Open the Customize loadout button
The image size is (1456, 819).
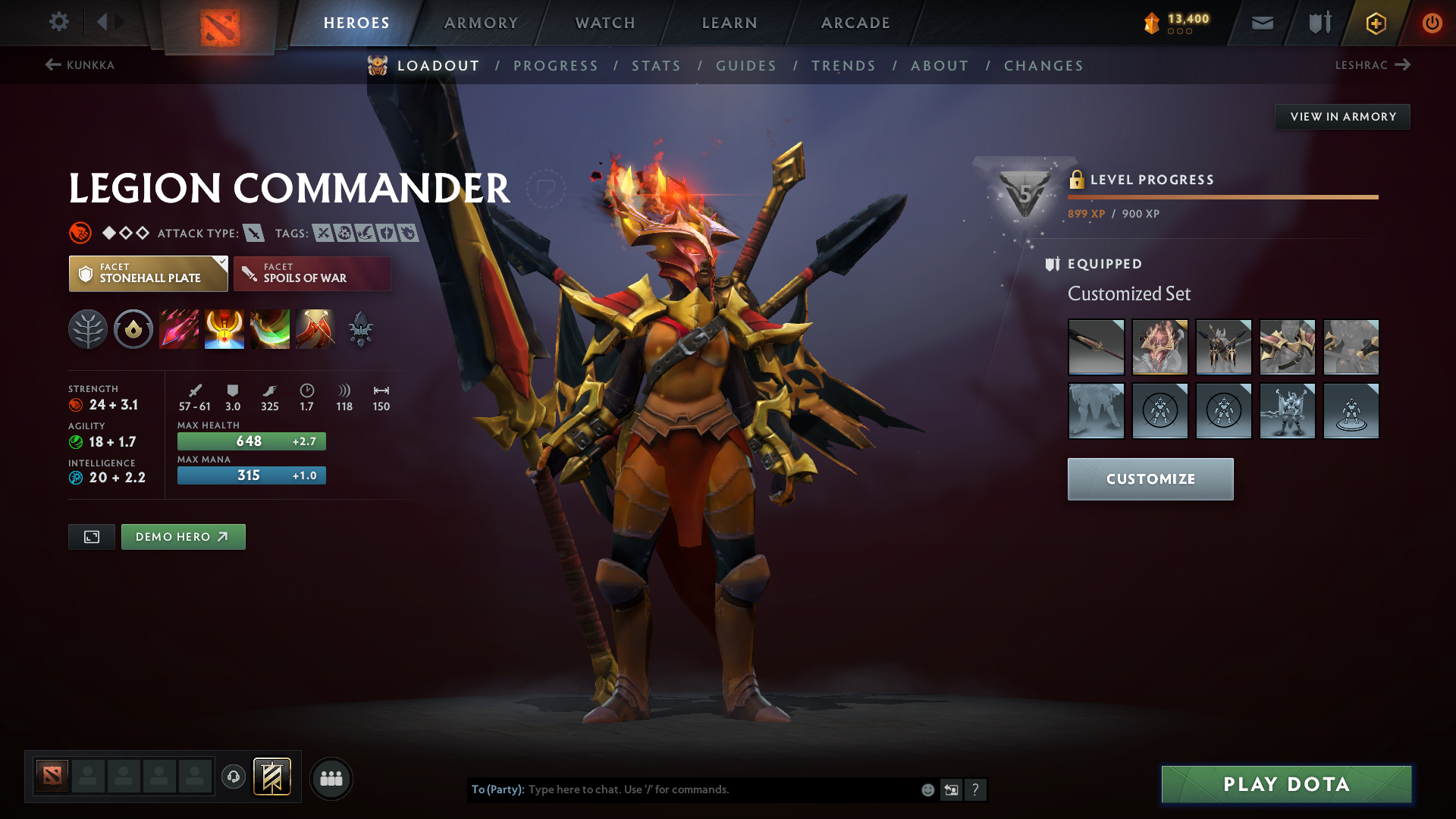pos(1150,479)
